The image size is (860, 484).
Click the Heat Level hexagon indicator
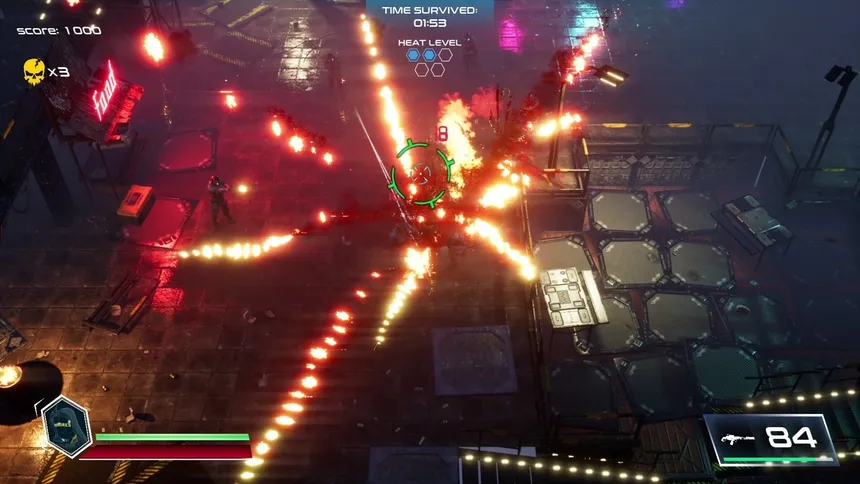[x=429, y=62]
